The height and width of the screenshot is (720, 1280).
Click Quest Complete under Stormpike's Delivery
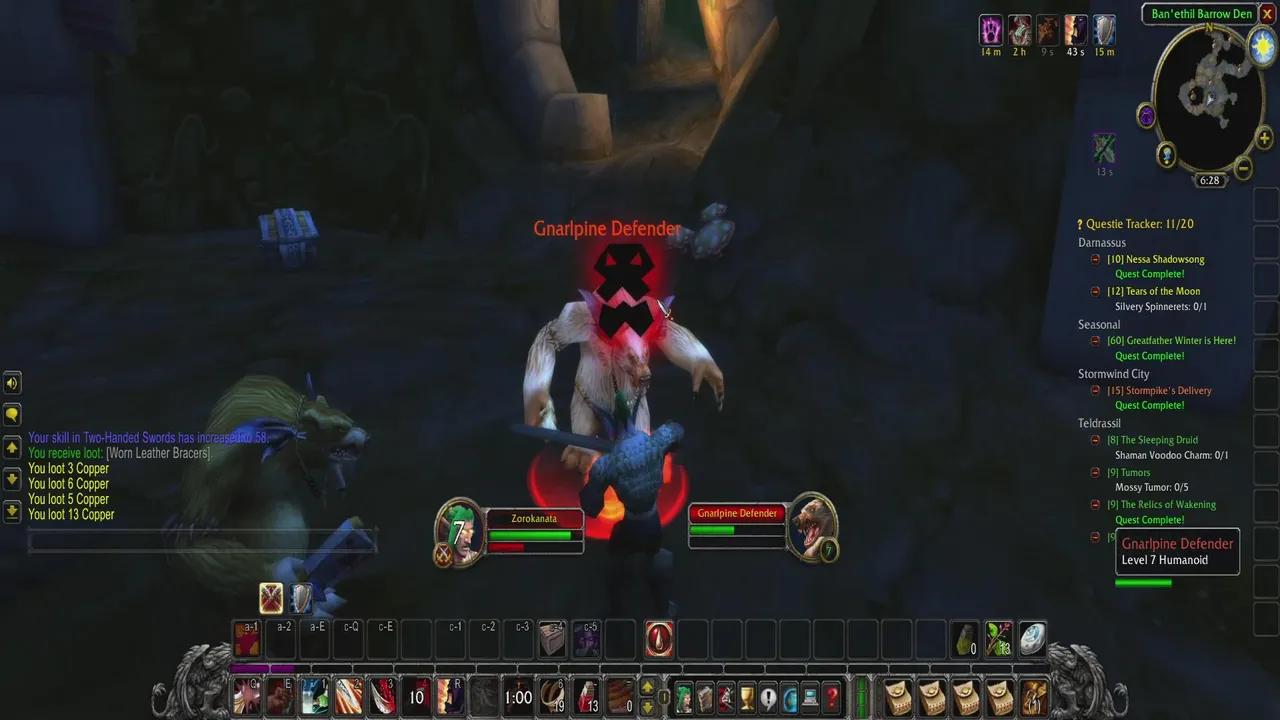[x=1150, y=405]
